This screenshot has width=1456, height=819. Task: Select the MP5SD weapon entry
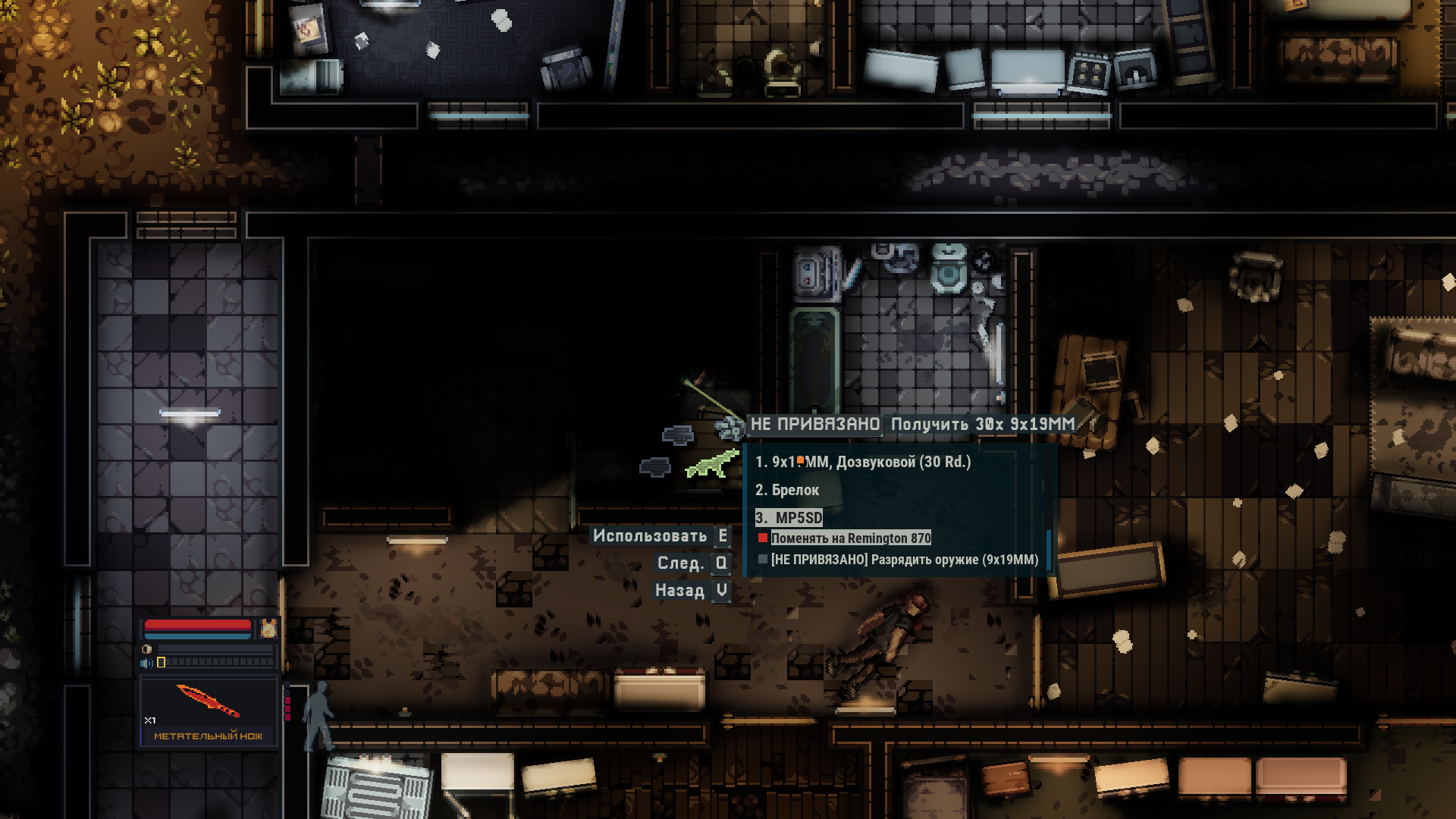[x=789, y=517]
